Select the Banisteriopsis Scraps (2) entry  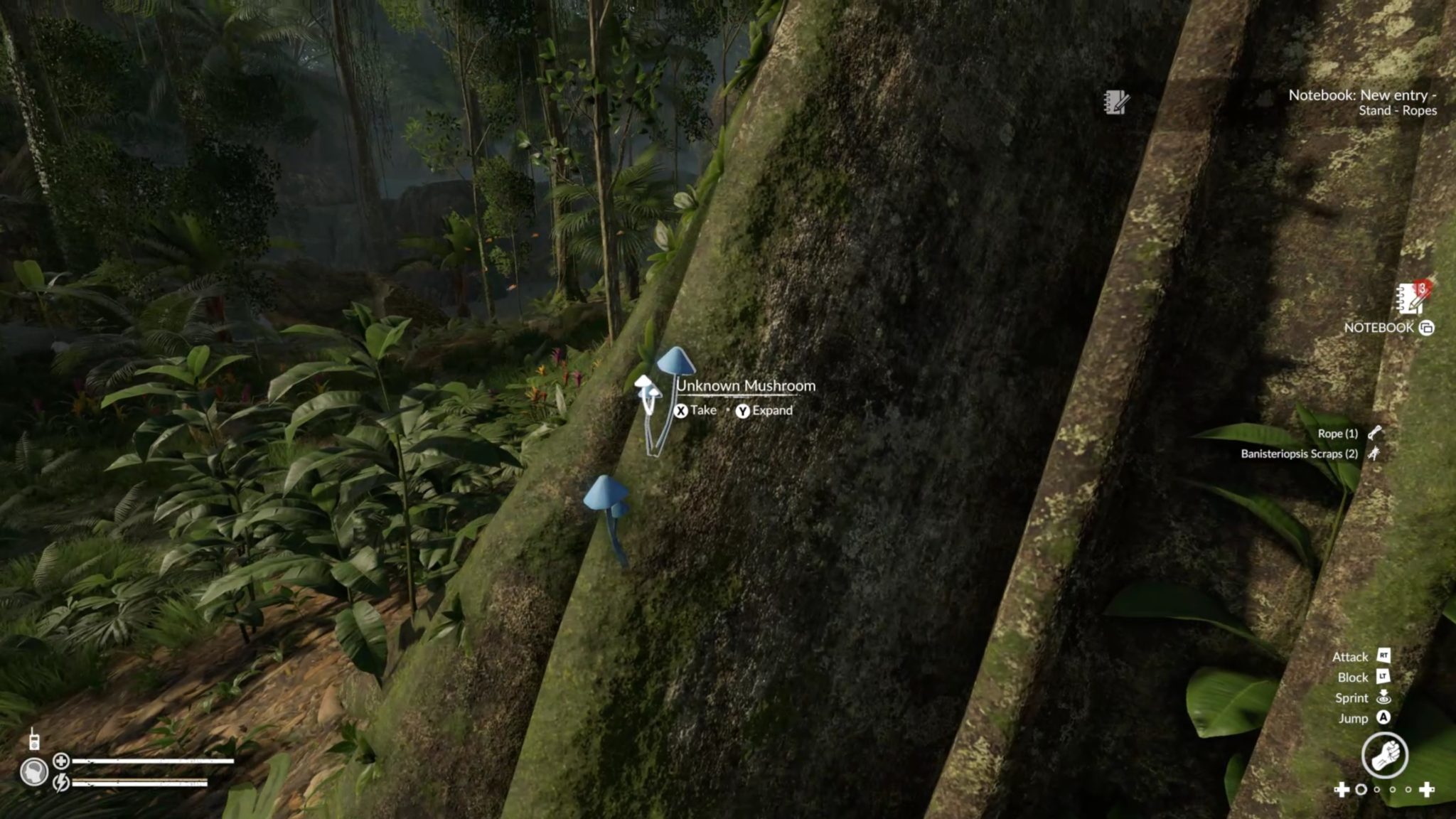pos(1299,454)
